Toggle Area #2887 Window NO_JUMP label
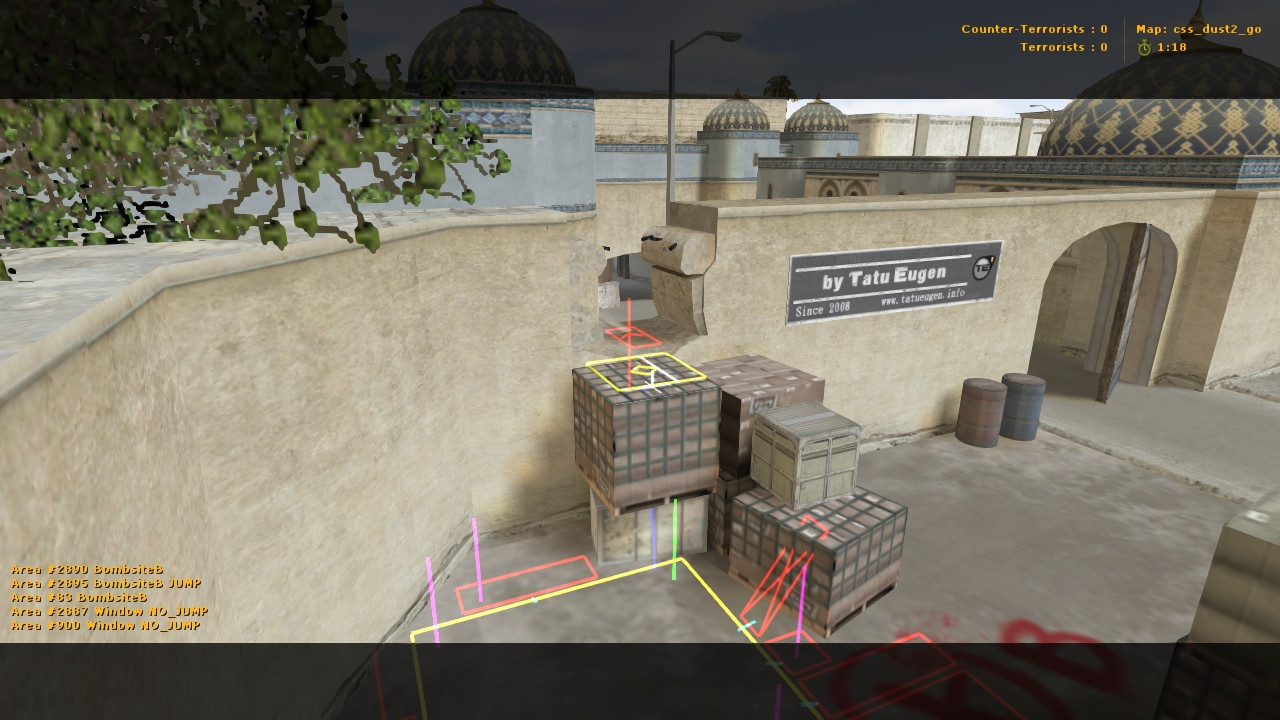 coord(108,610)
